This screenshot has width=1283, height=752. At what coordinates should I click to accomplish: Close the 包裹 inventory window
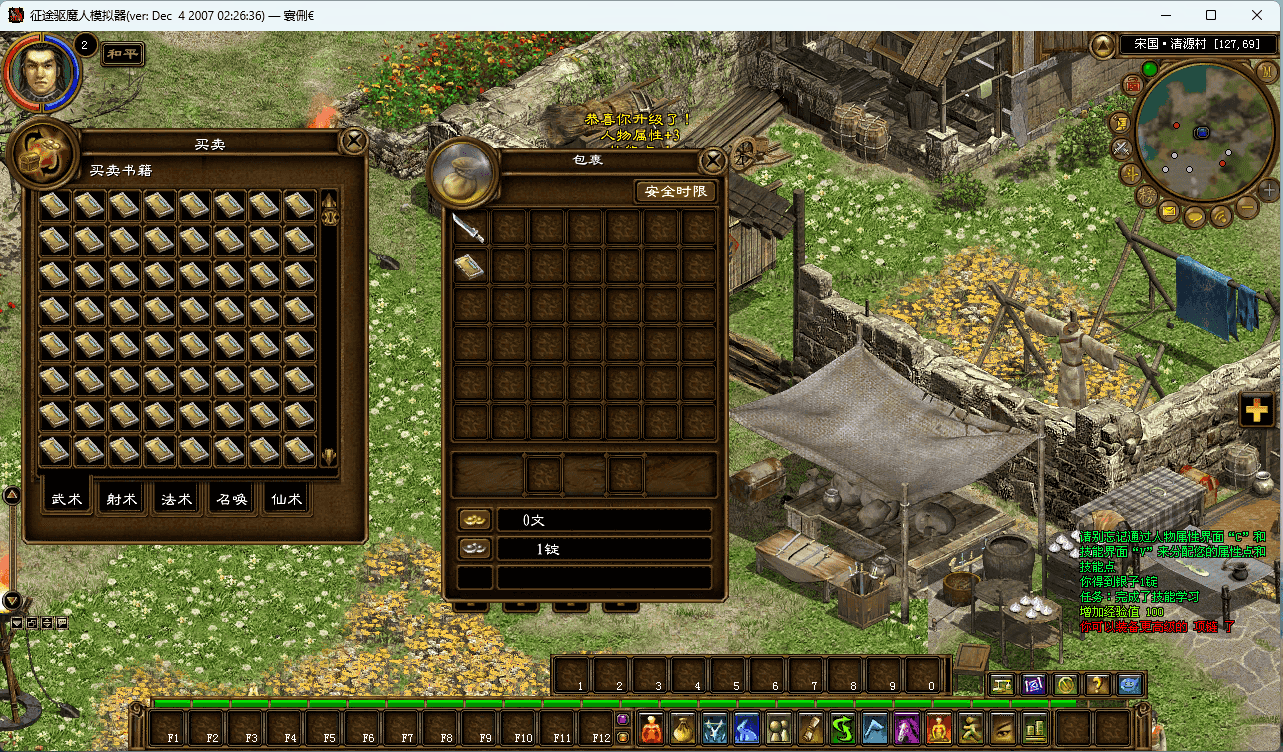pos(712,161)
